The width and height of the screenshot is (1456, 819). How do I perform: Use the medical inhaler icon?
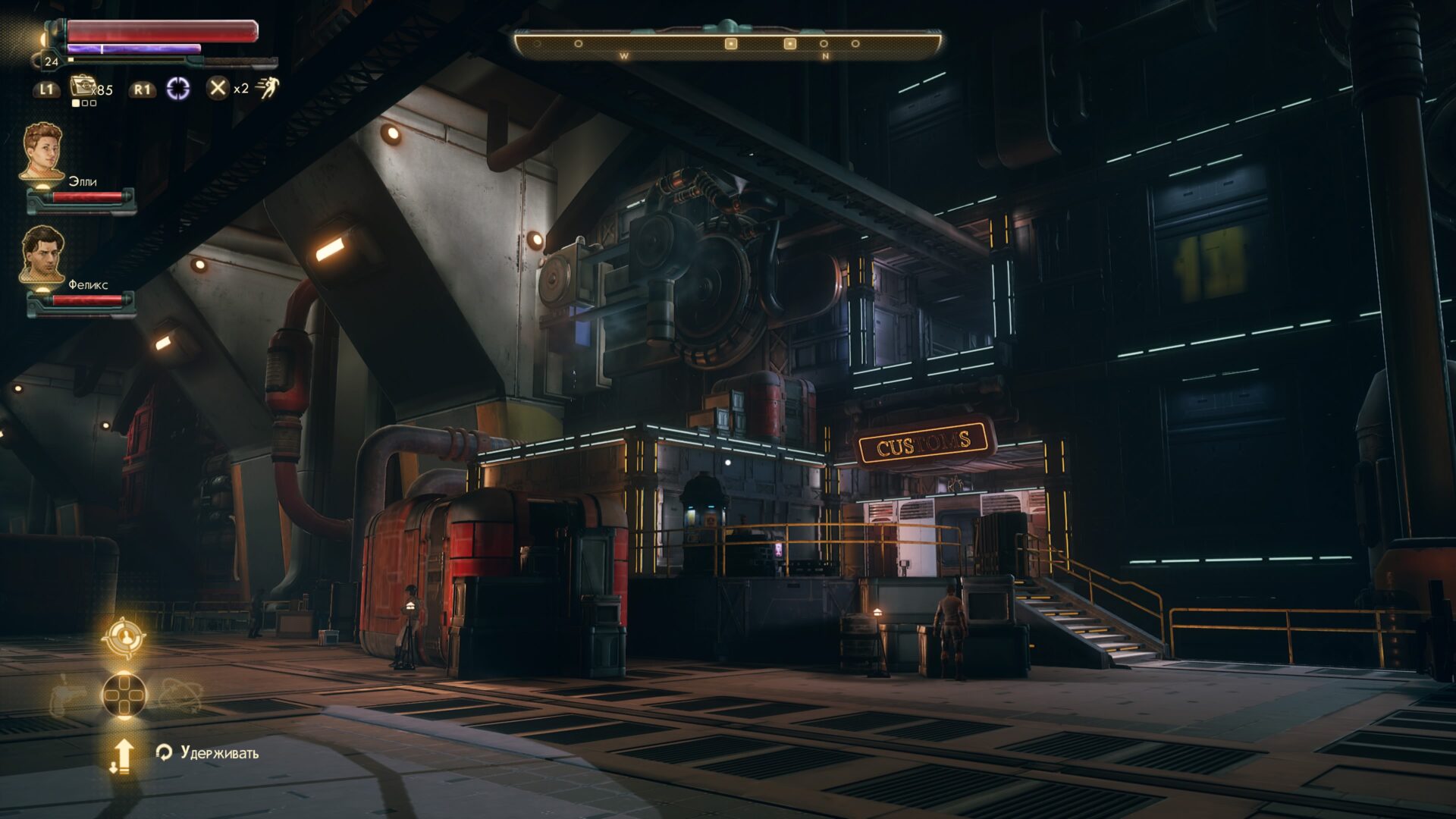[x=82, y=87]
